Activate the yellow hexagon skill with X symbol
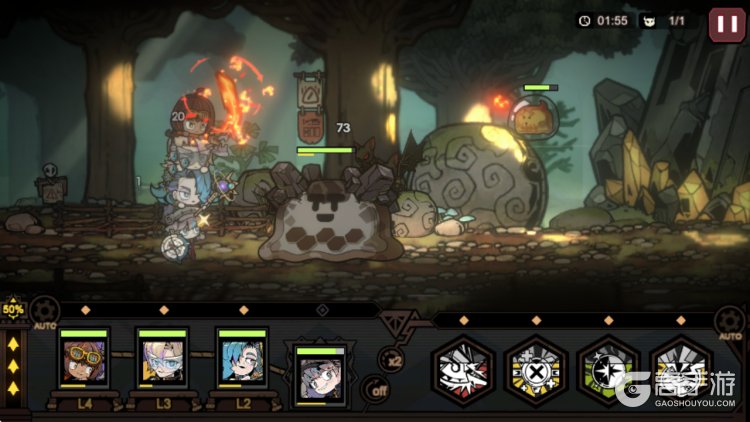 (535, 372)
